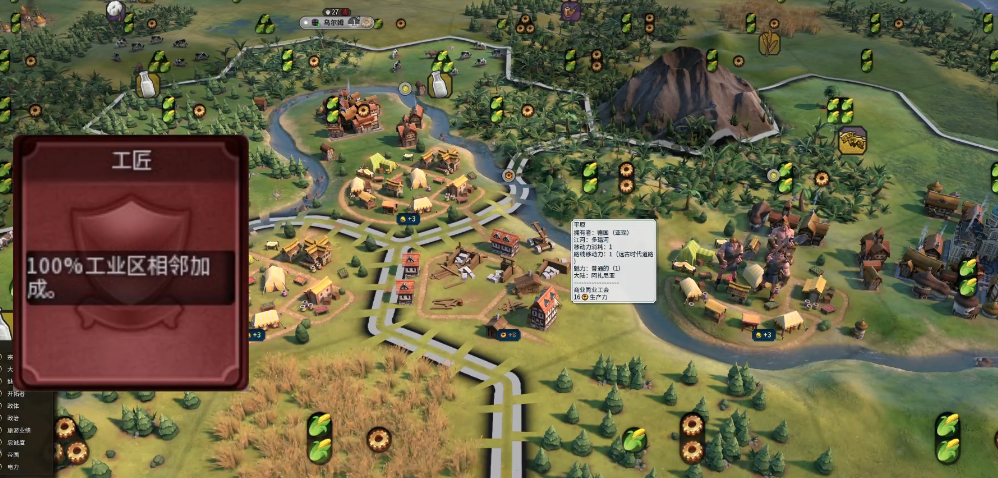The width and height of the screenshot is (998, 478).
Task: Select the 工匠 policy card
Action: [x=130, y=260]
